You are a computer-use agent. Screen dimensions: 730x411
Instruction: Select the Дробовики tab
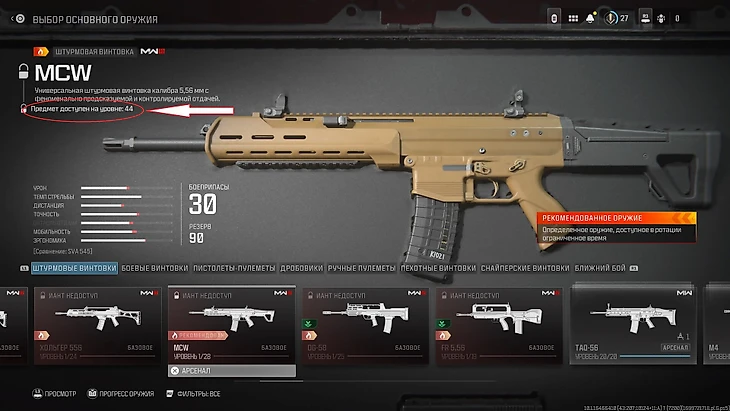point(300,268)
